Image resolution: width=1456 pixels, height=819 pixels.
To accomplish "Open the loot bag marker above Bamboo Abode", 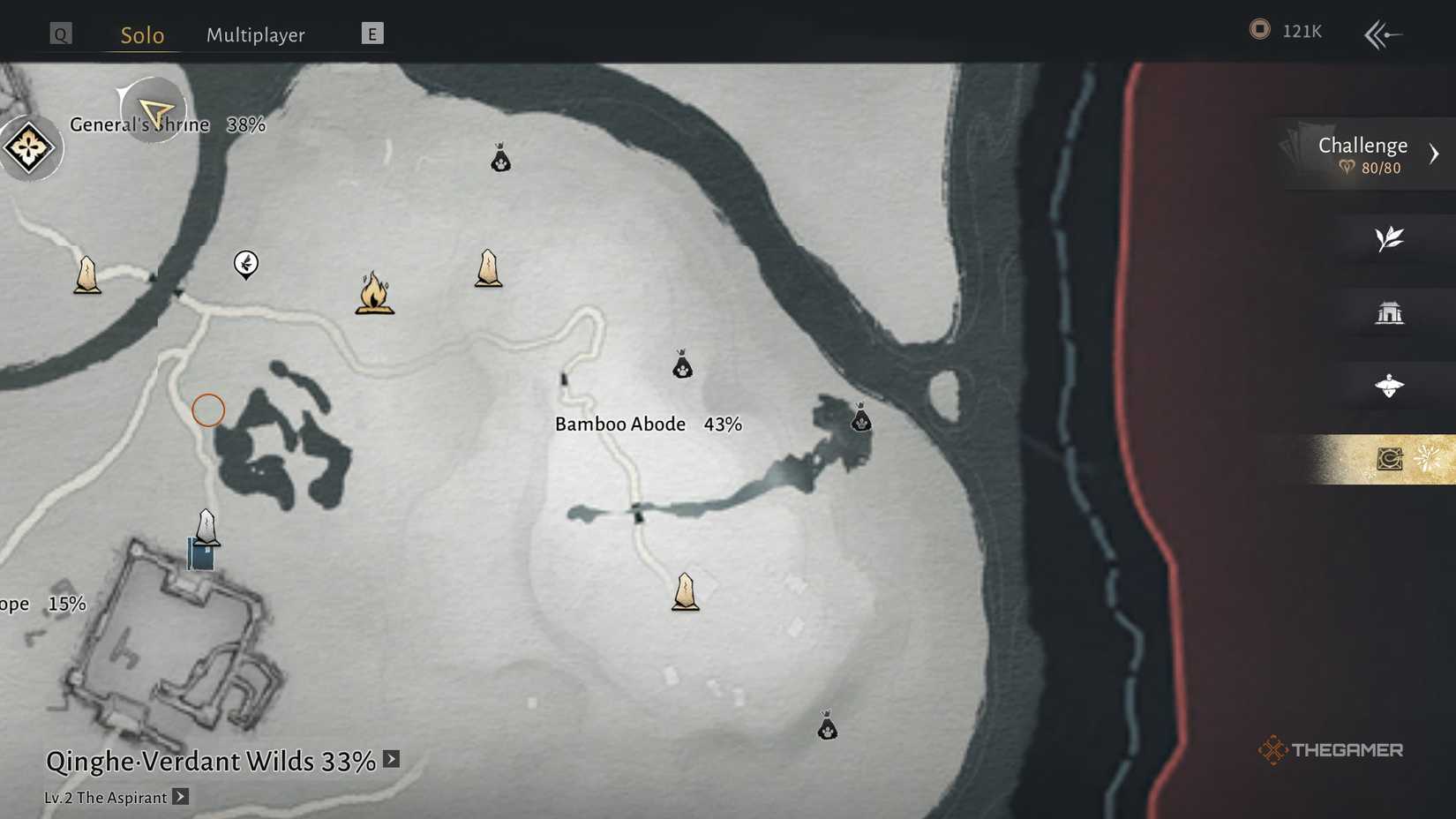I will click(682, 364).
